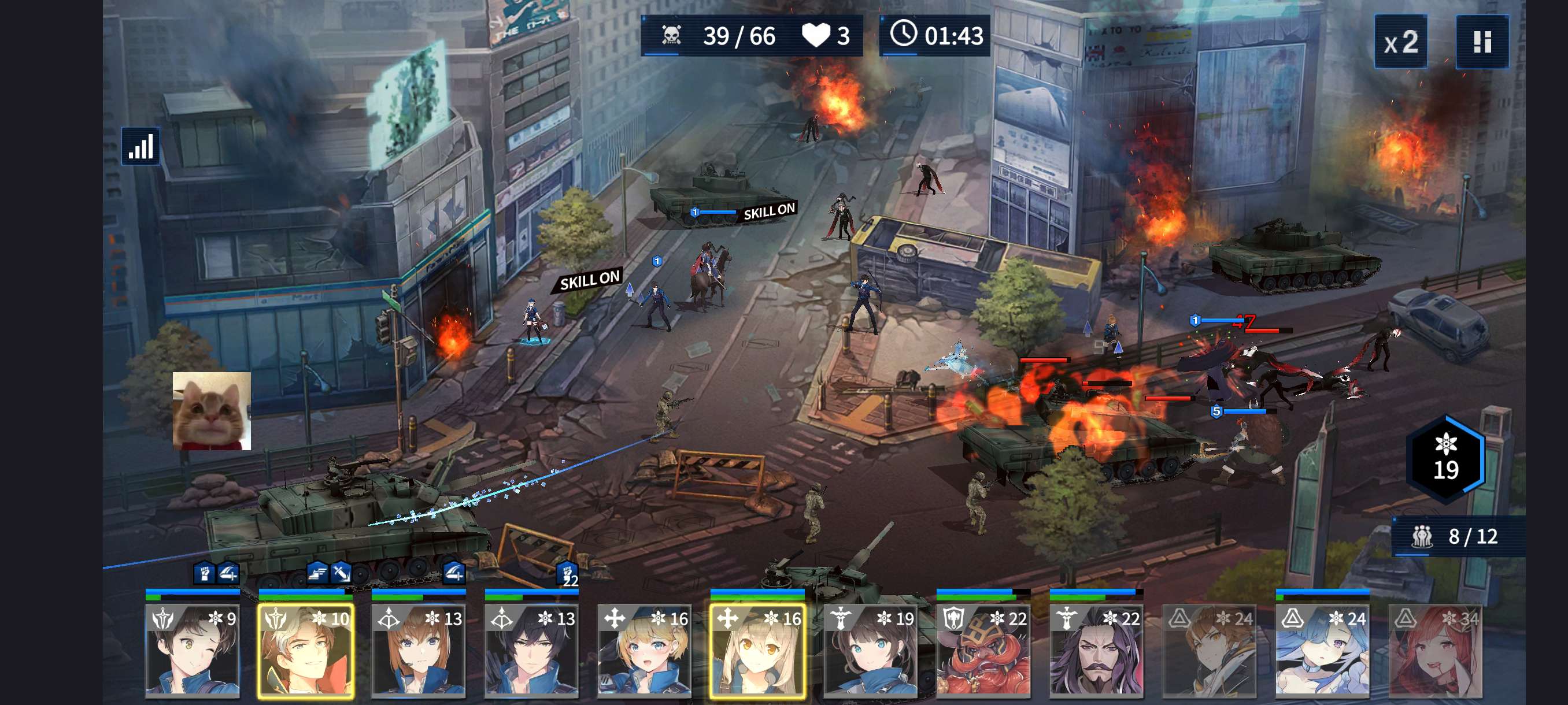Deploy the red demon-masked defender card
1568x705 pixels.
pyautogui.click(x=983, y=650)
